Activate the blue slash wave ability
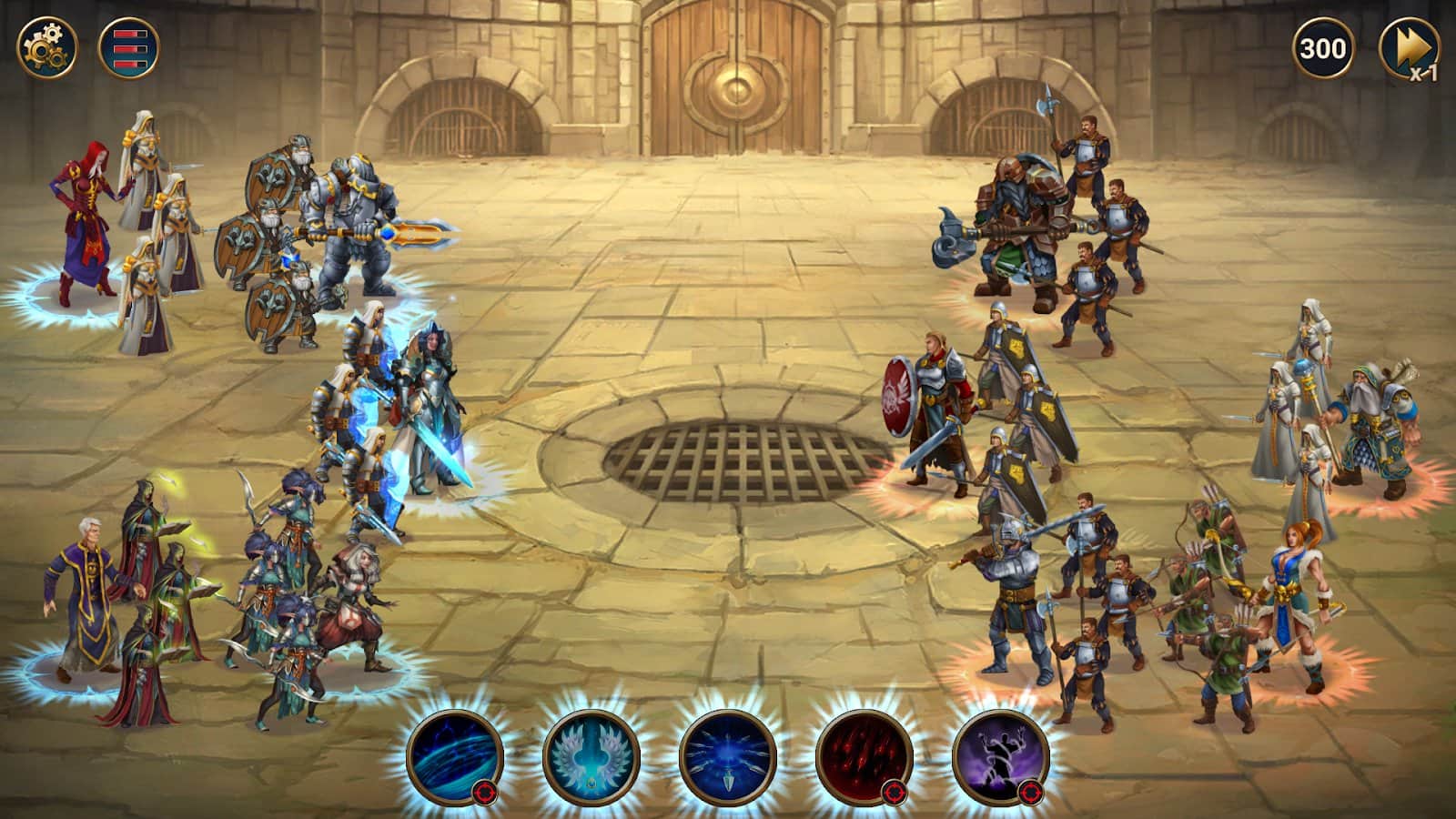The width and height of the screenshot is (1456, 819). pos(454,758)
